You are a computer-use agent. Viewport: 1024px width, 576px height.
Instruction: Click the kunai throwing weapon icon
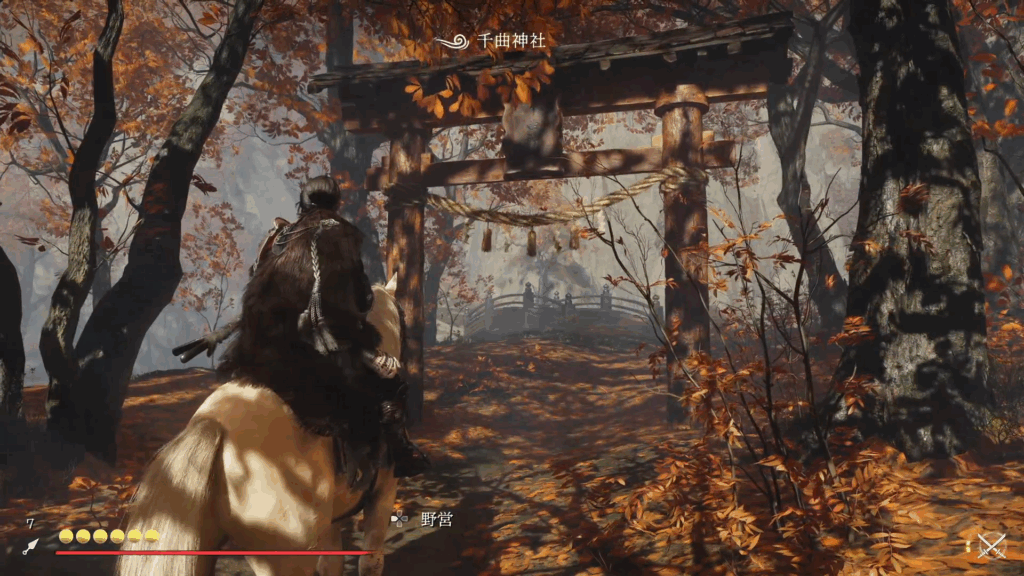click(30, 546)
